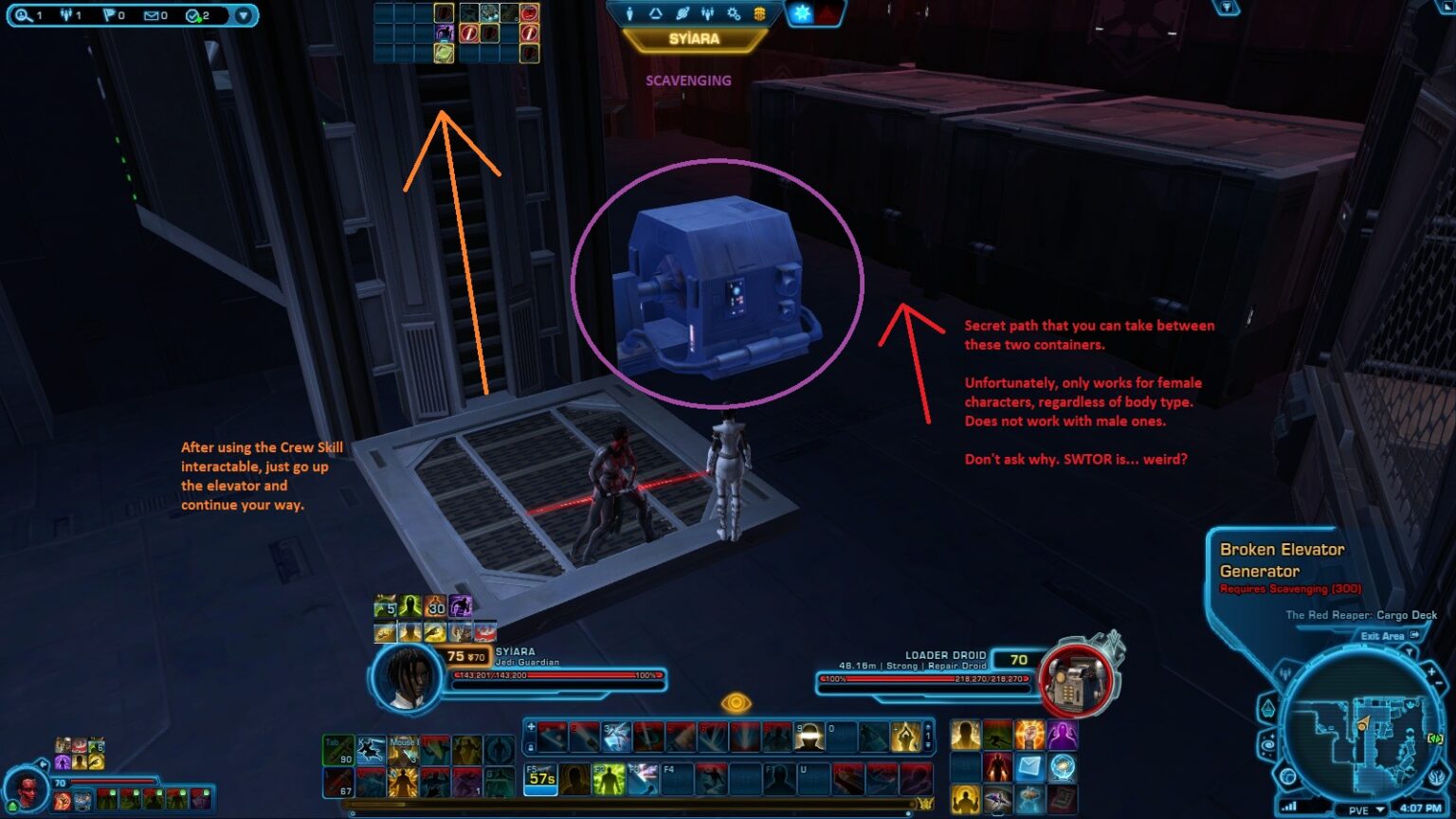Open the group finder icon next to the gear
The image size is (1456, 819).
point(708,13)
